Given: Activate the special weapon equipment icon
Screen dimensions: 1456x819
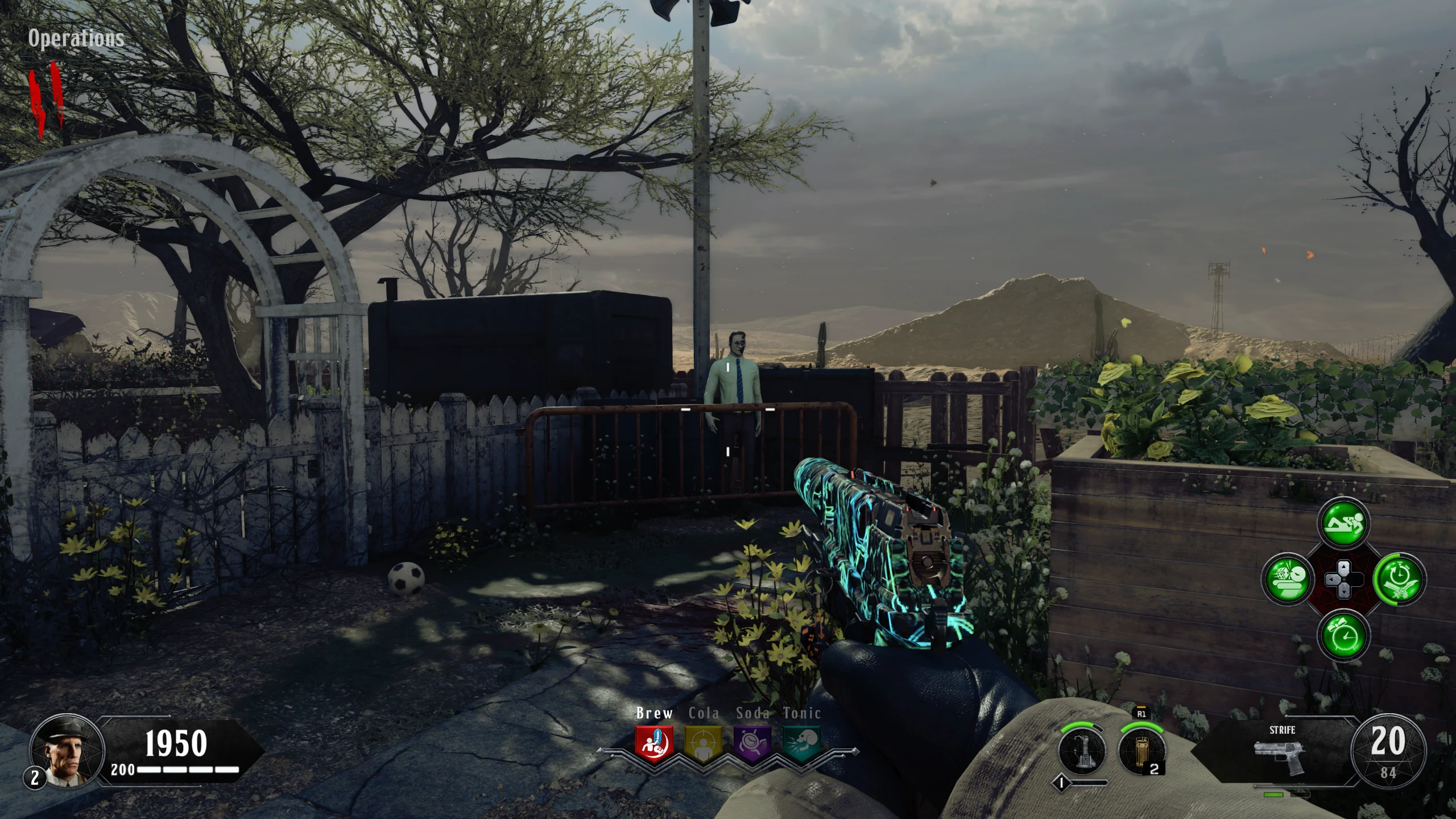Looking at the screenshot, I should [1081, 750].
